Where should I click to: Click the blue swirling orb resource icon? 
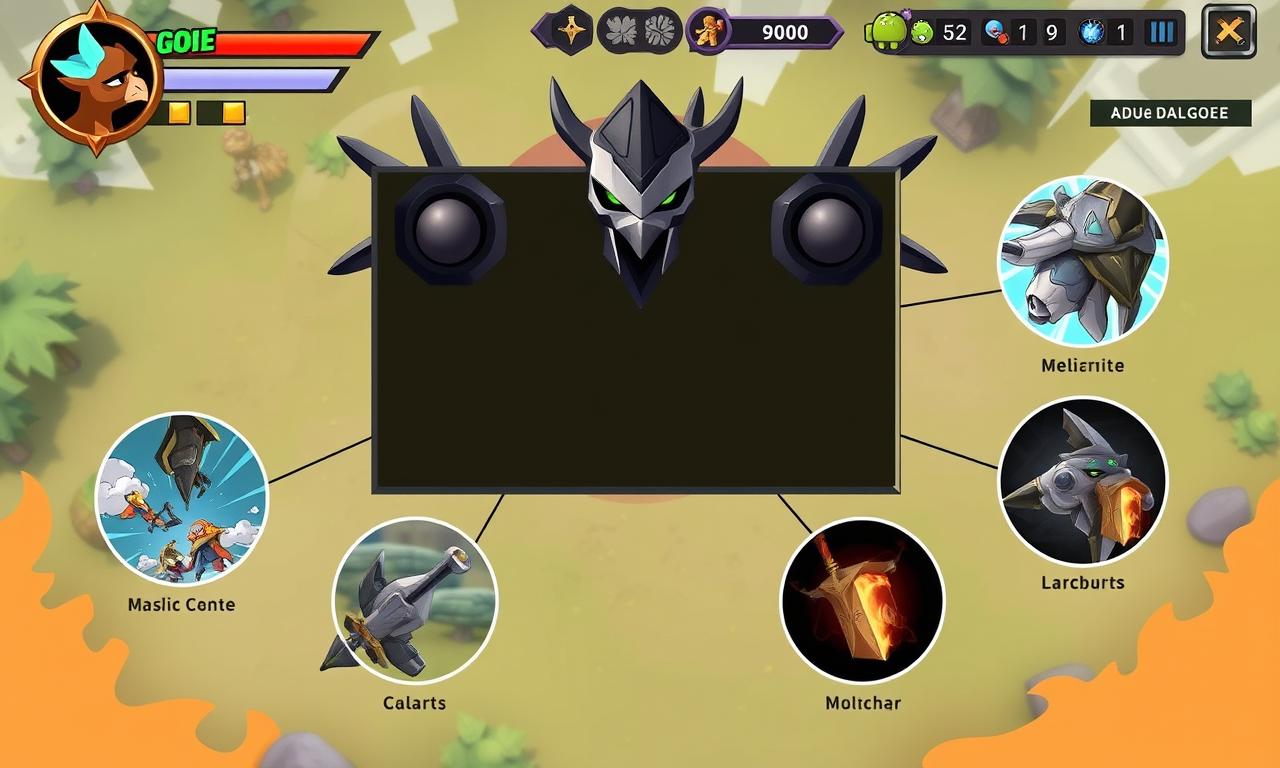pos(1091,32)
